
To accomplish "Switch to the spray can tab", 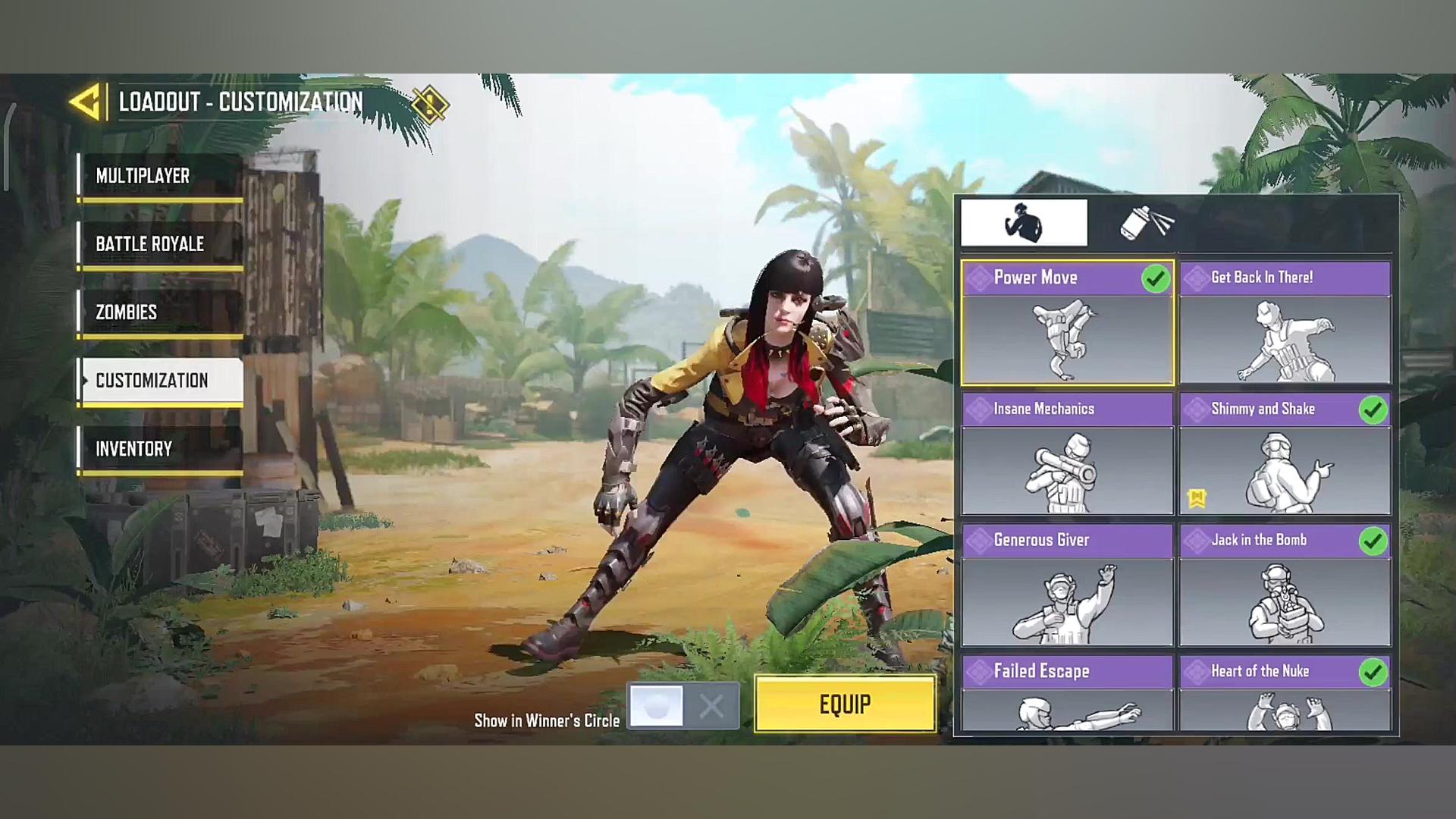I will click(x=1146, y=223).
